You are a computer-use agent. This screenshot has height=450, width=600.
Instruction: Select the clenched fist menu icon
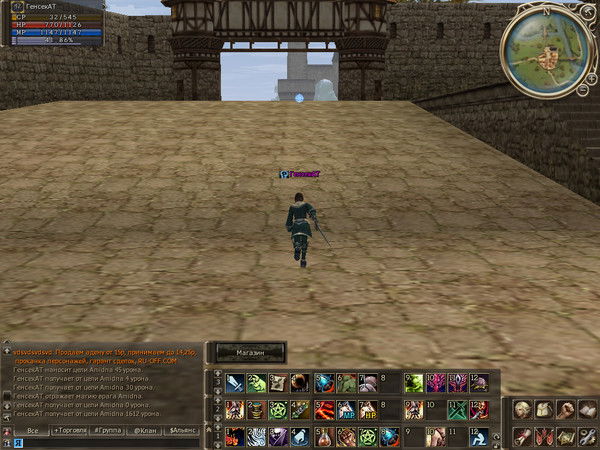[566, 410]
